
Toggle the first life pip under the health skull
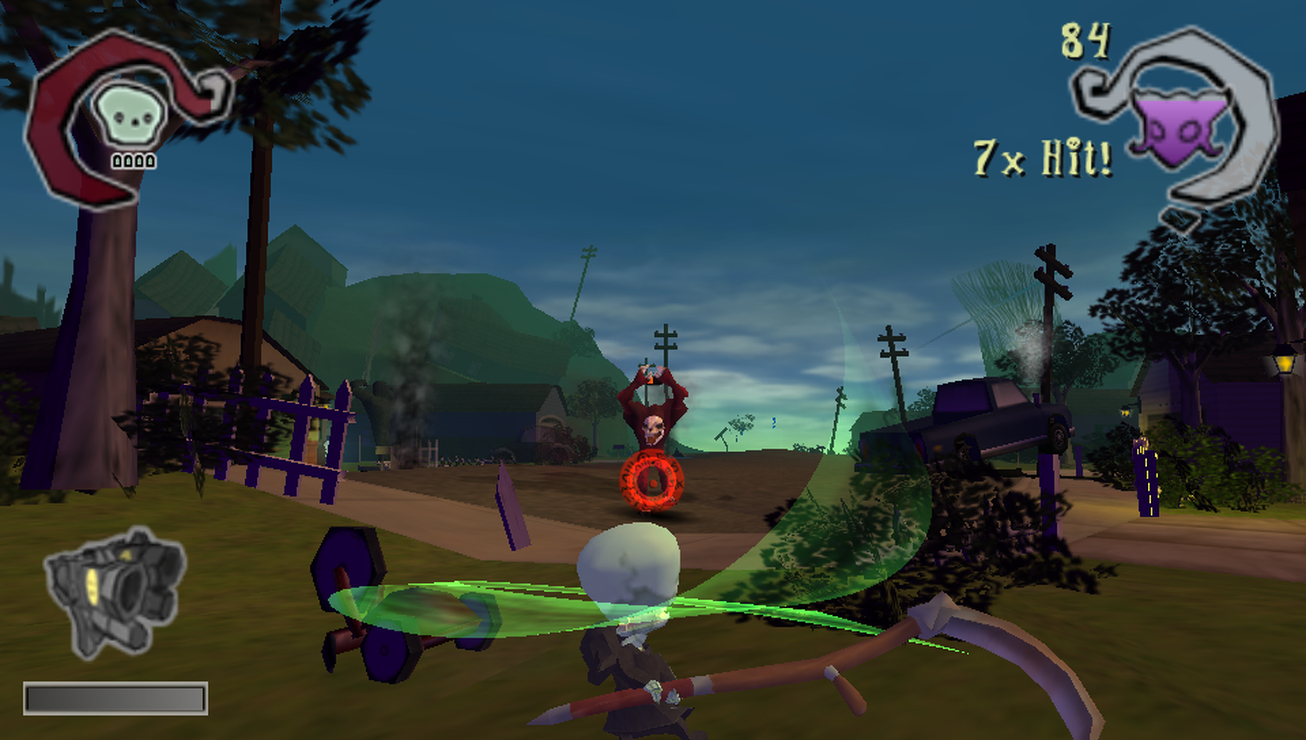pyautogui.click(x=117, y=160)
